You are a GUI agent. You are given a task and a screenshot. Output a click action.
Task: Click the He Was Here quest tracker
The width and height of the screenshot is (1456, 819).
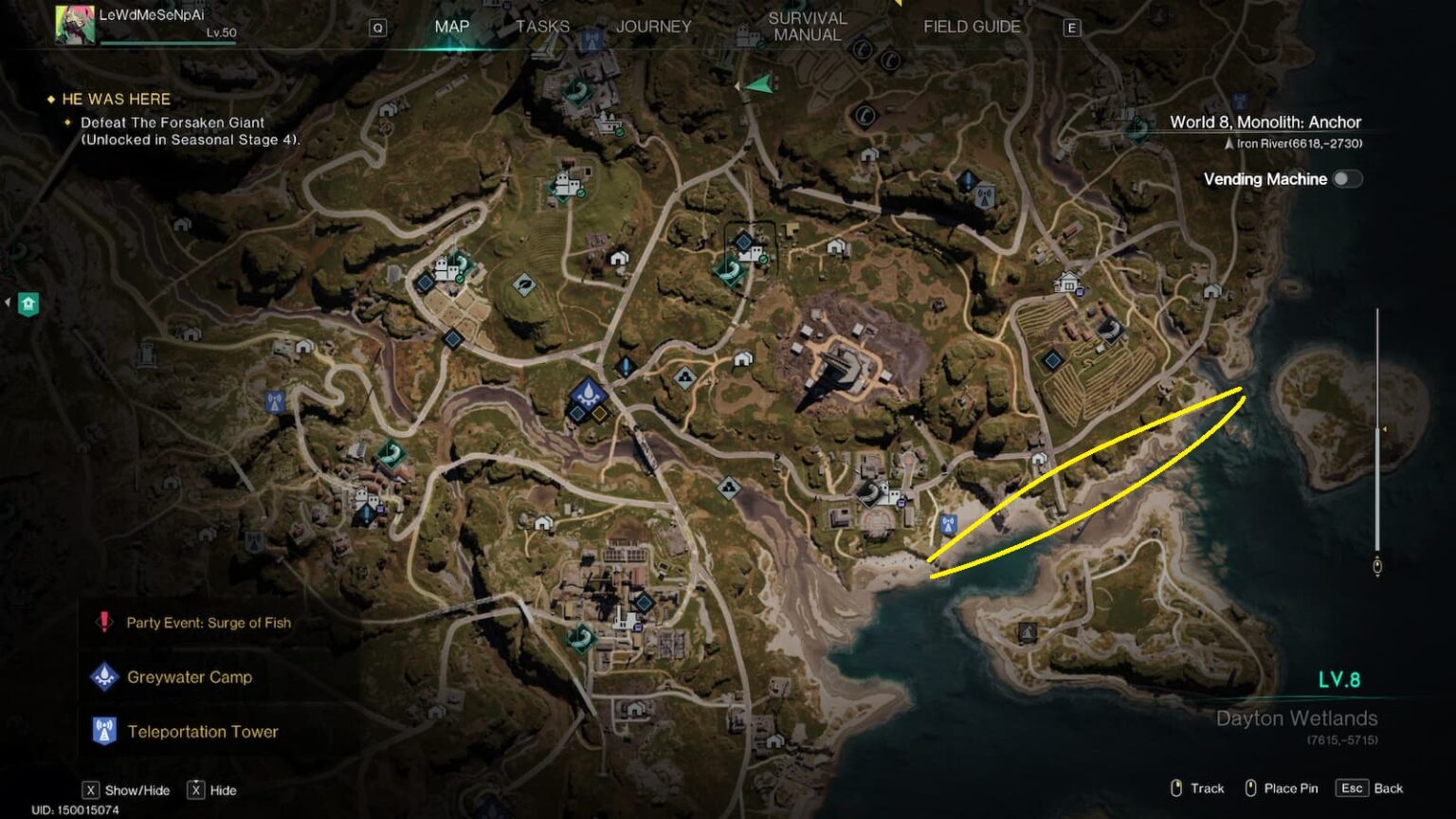click(x=116, y=99)
